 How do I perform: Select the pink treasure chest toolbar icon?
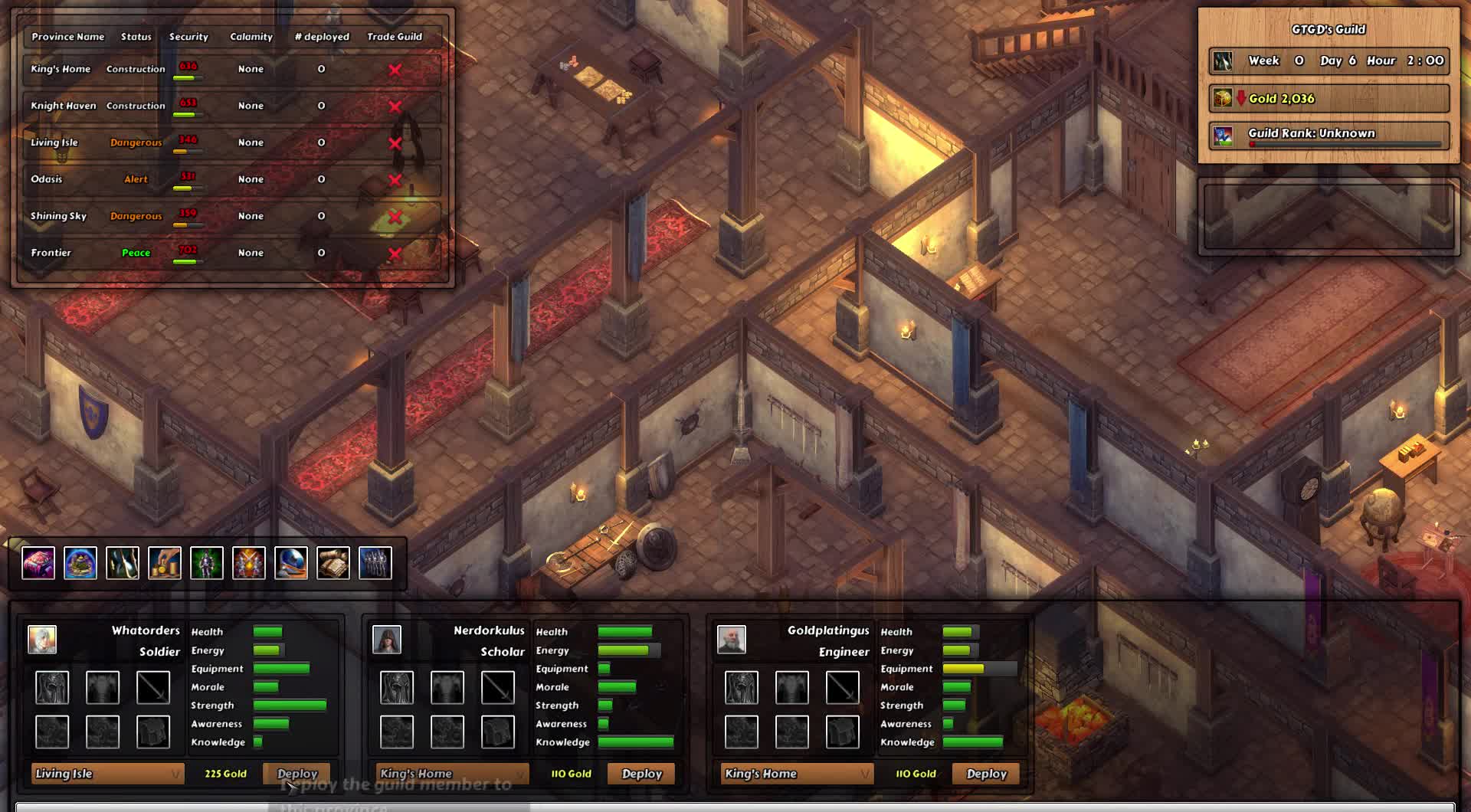[x=38, y=563]
